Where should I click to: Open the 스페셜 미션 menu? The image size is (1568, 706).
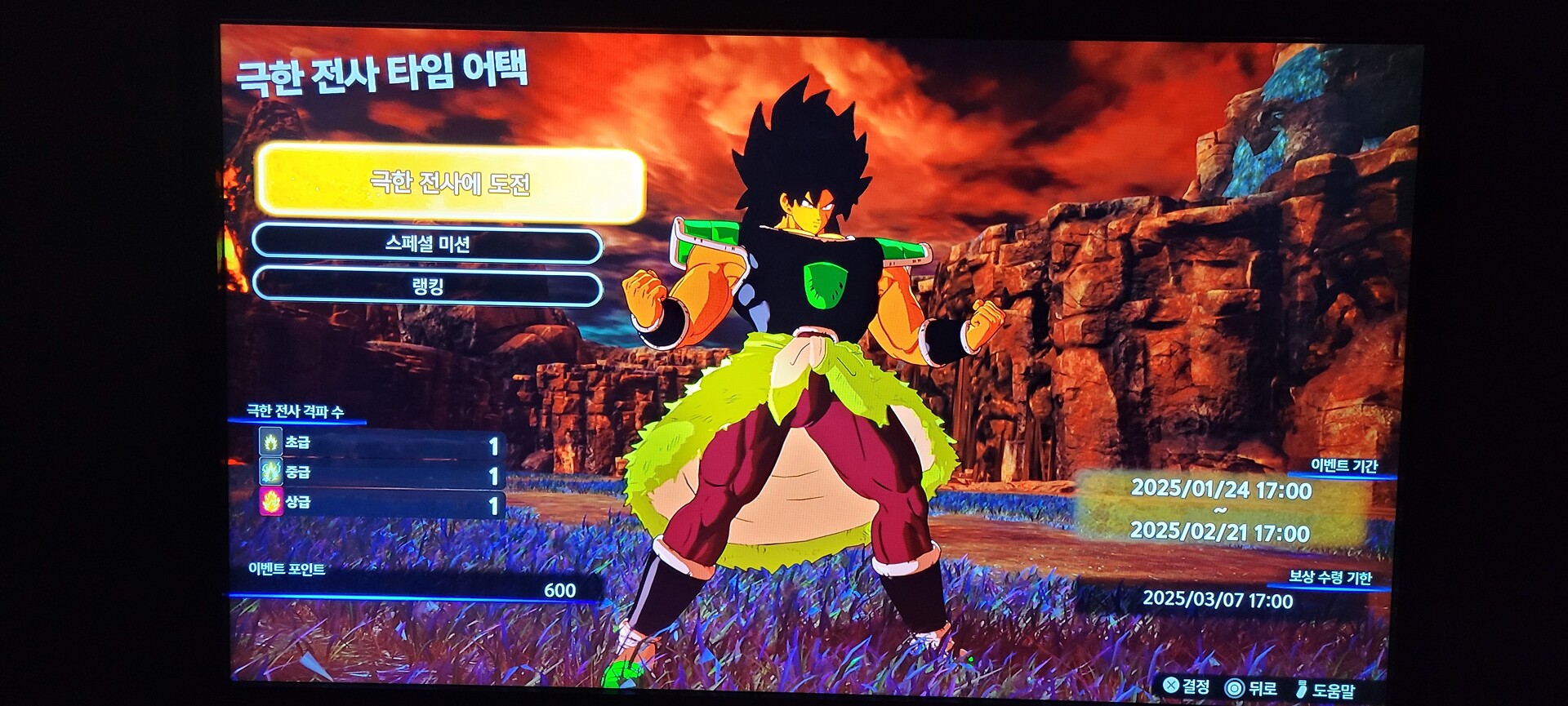tap(427, 244)
